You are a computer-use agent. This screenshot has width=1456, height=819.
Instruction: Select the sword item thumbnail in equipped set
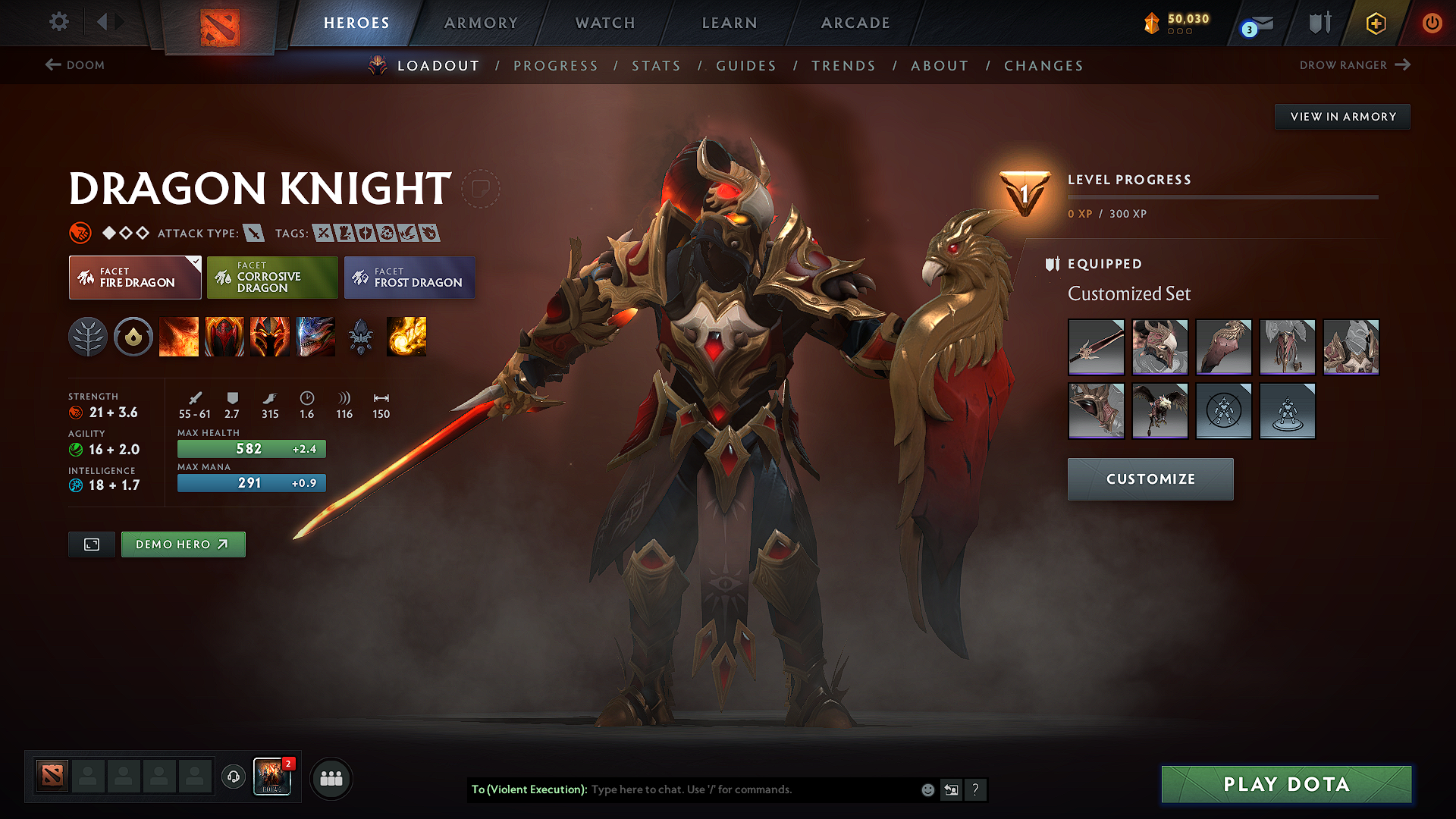pyautogui.click(x=1096, y=347)
